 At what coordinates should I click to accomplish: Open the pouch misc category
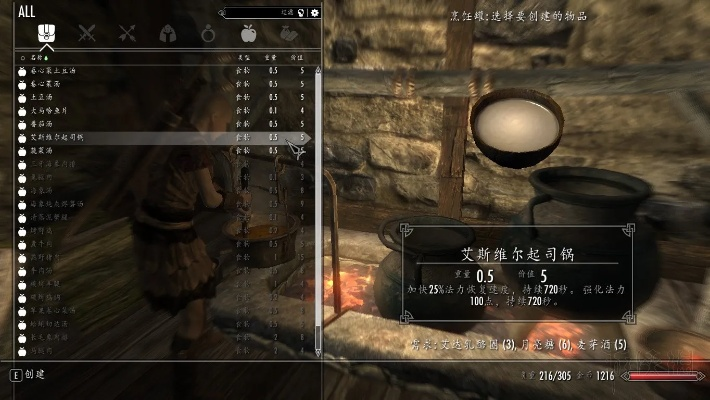click(x=289, y=33)
